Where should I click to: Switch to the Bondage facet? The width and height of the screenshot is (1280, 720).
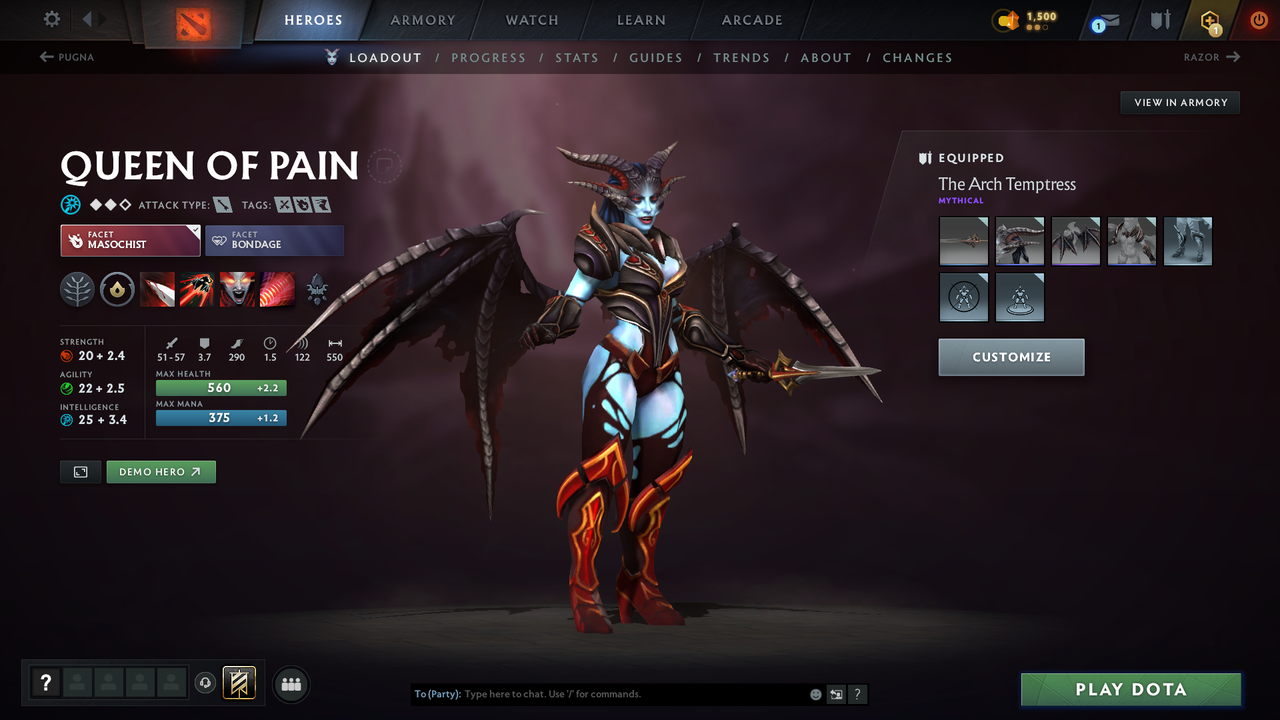click(274, 240)
